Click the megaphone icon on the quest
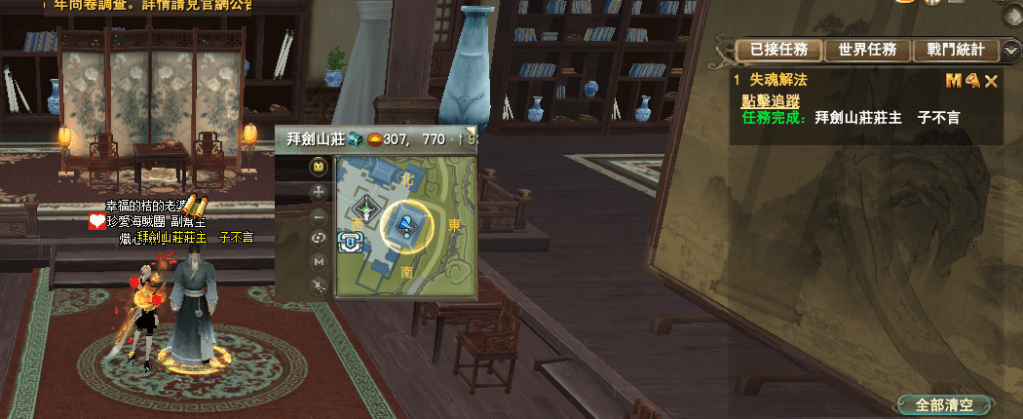 pos(972,80)
